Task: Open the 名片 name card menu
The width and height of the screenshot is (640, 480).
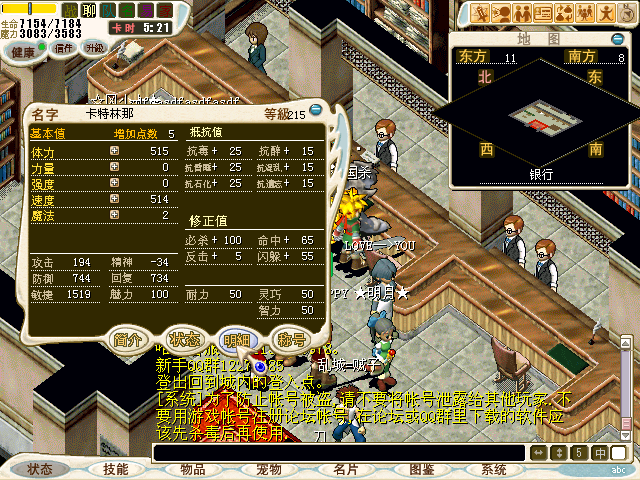Action: [x=345, y=469]
